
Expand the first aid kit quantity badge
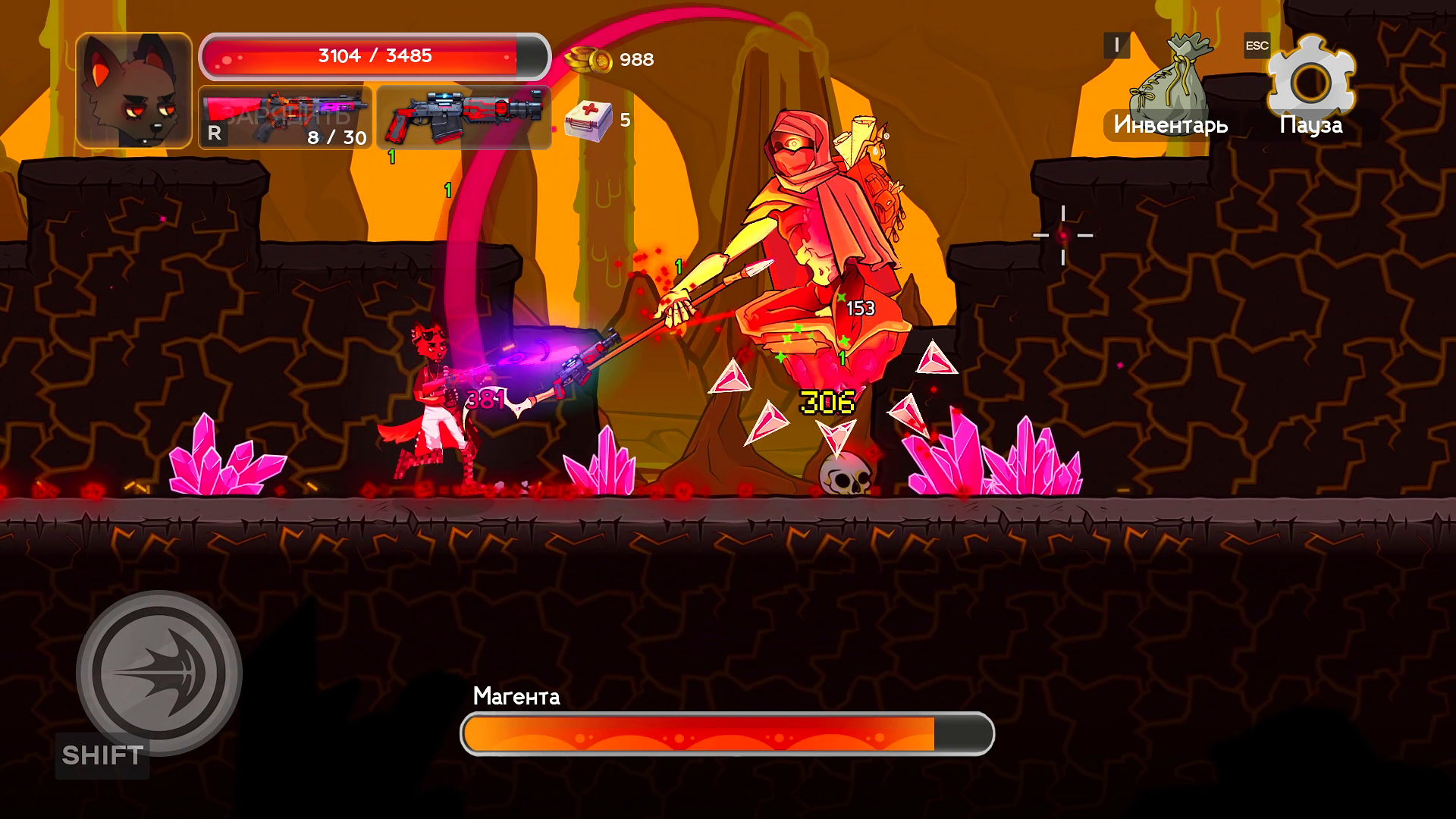pos(625,121)
